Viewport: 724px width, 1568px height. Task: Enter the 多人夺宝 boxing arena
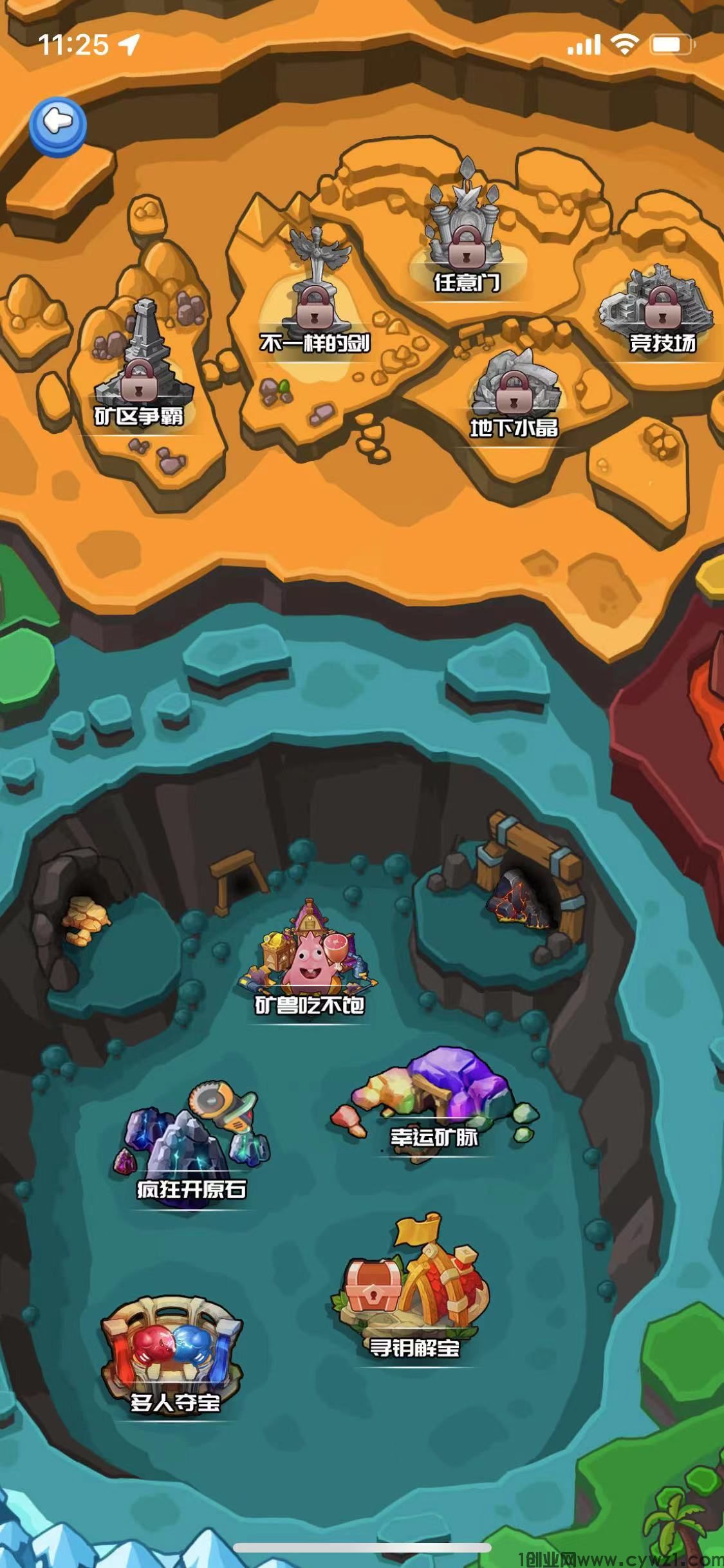172,1352
